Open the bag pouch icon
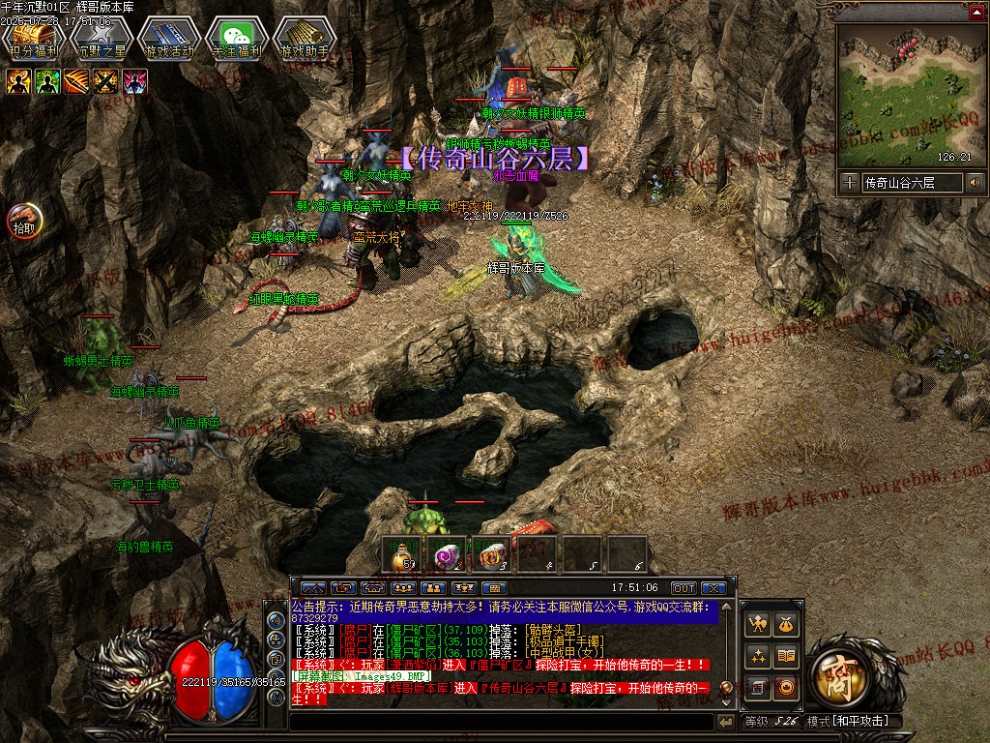The width and height of the screenshot is (990, 743). click(x=787, y=624)
